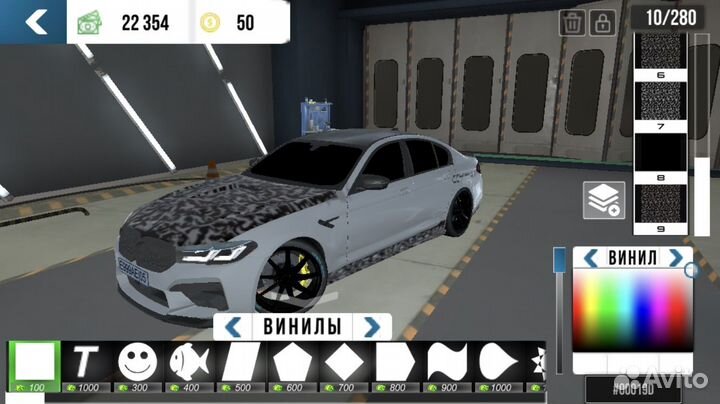
Task: Choose the wavy flag shape vinyl
Action: [x=446, y=361]
